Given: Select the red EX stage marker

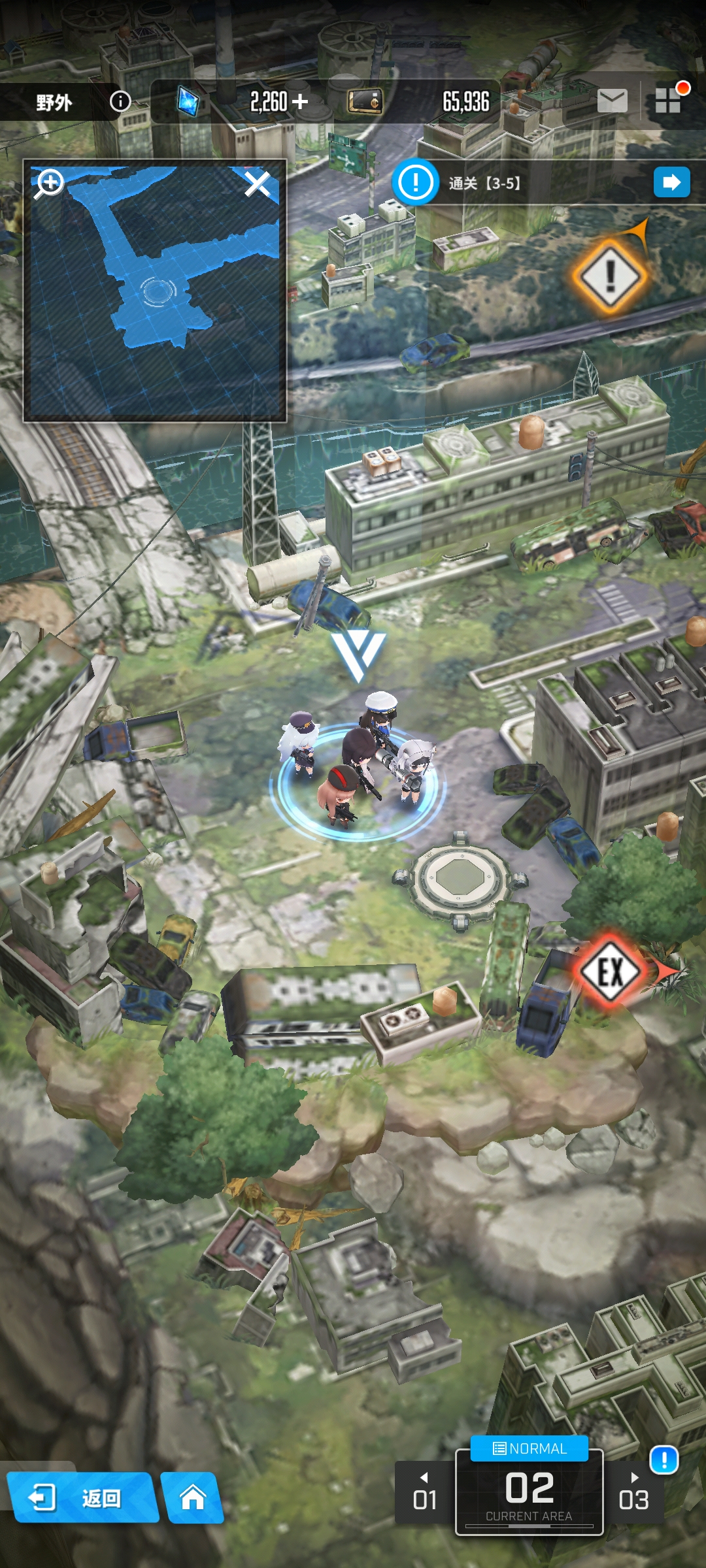Looking at the screenshot, I should pyautogui.click(x=611, y=972).
